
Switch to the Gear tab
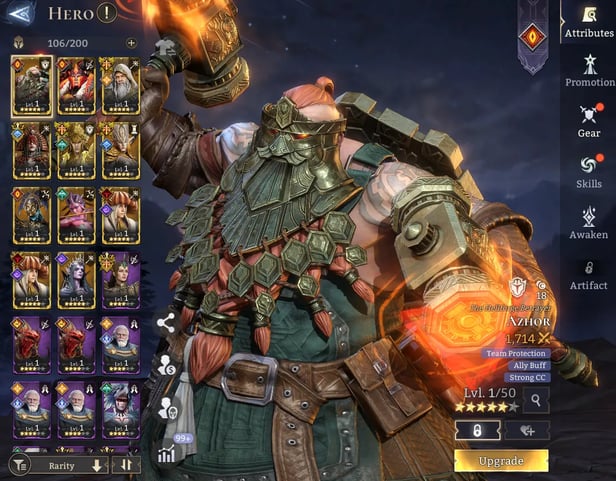click(589, 120)
